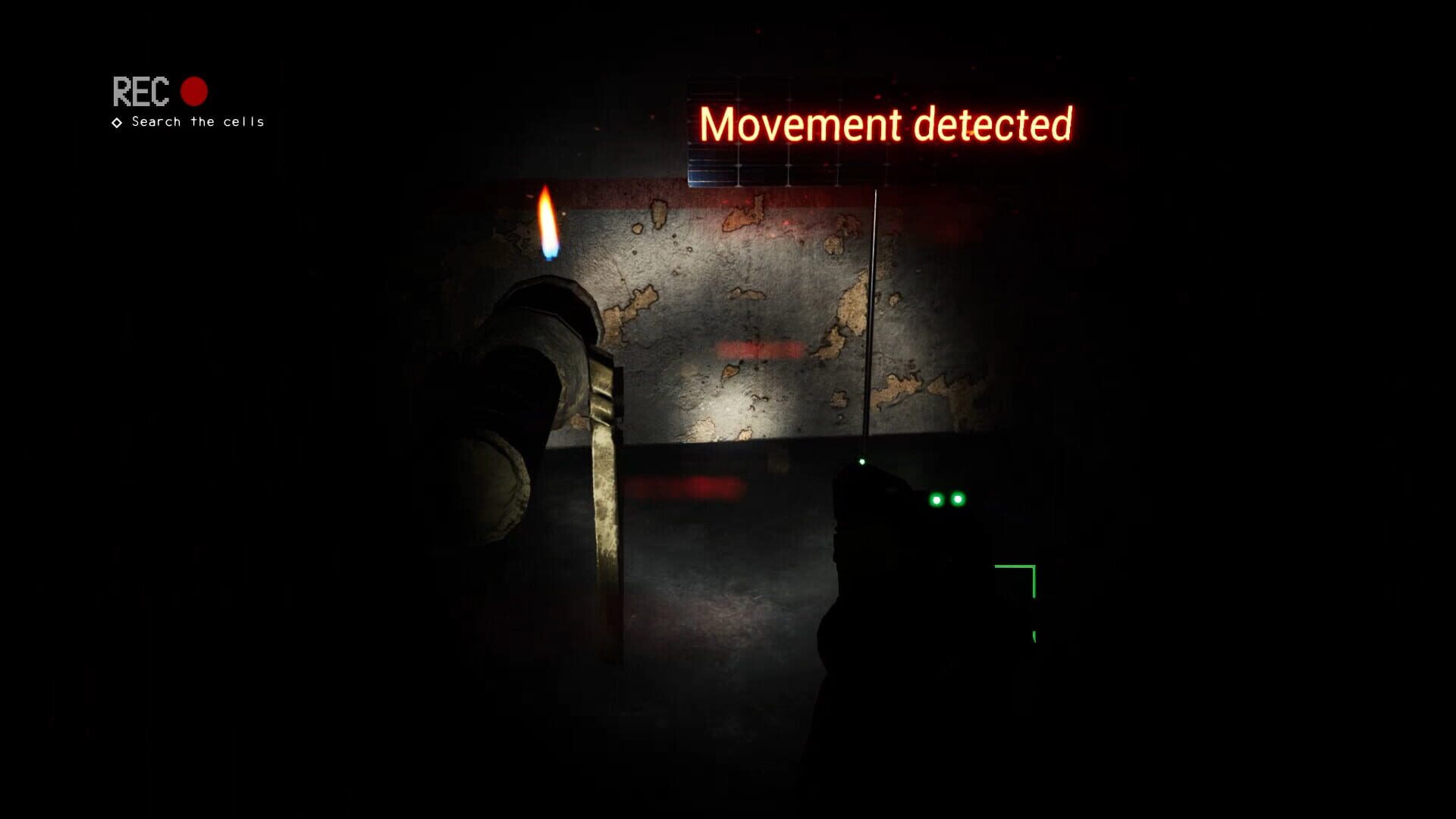
Task: Click the glowing lighter flame
Action: pos(546,224)
